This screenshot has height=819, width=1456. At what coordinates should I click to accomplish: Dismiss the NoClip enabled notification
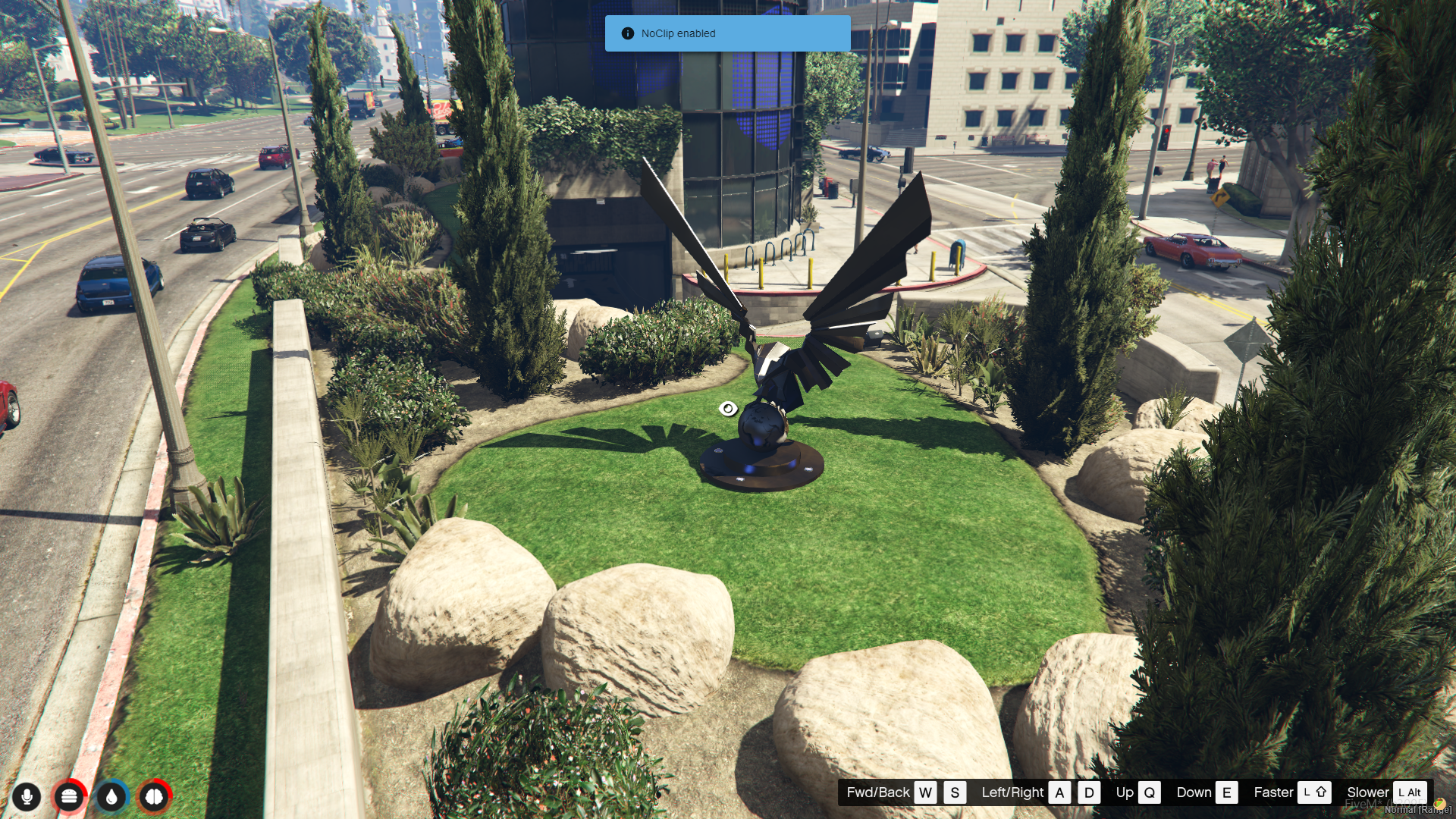point(726,33)
